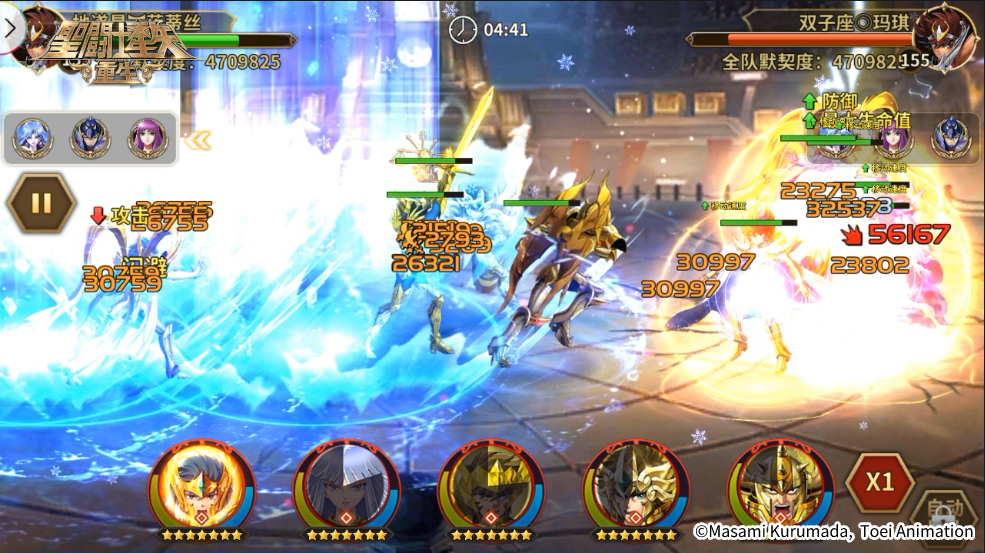Screen dimensions: 985x553
Task: Toggle the auto-battle (自动) button
Action: 943,510
